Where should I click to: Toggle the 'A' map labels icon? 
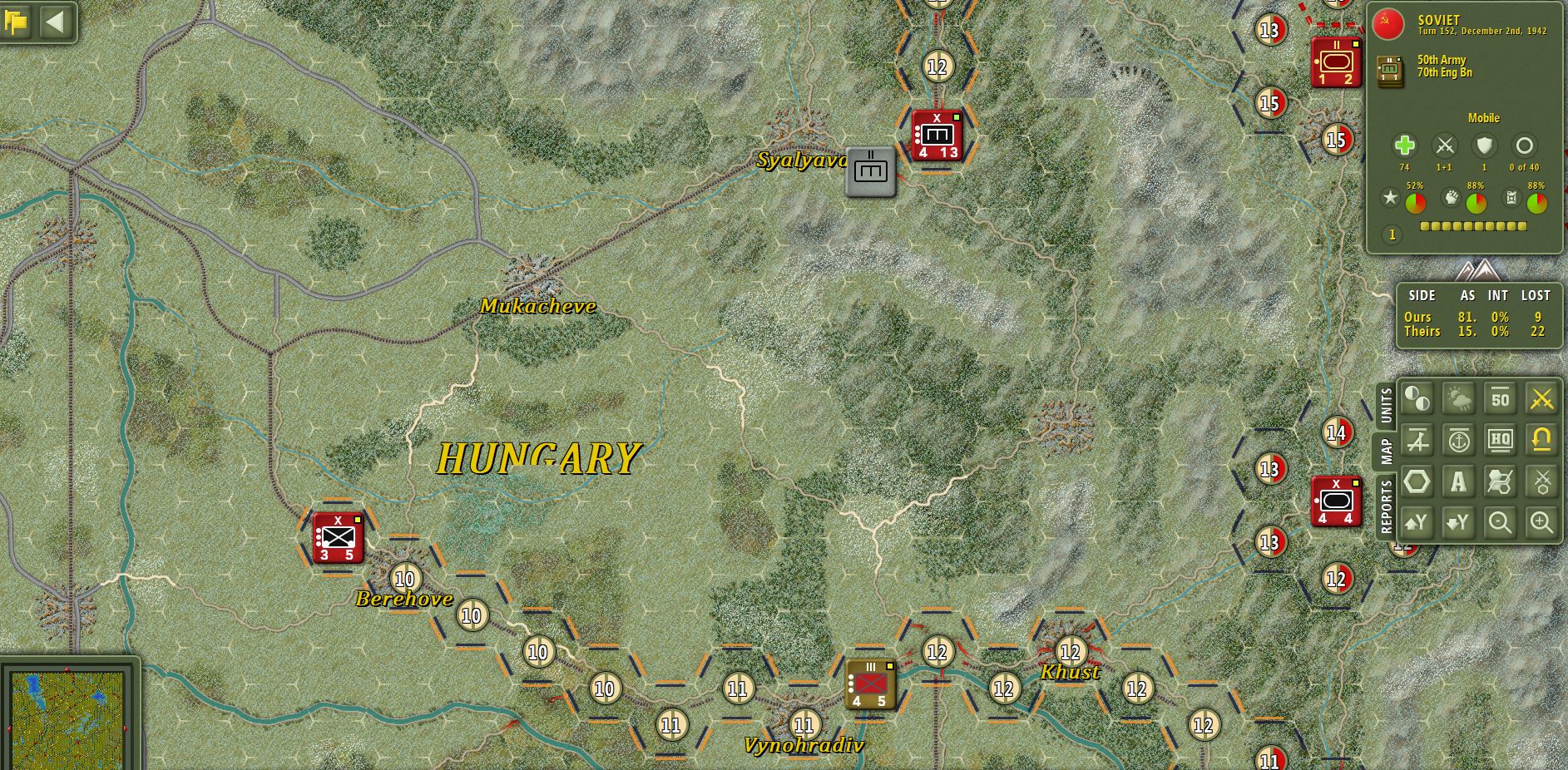pos(1459,482)
